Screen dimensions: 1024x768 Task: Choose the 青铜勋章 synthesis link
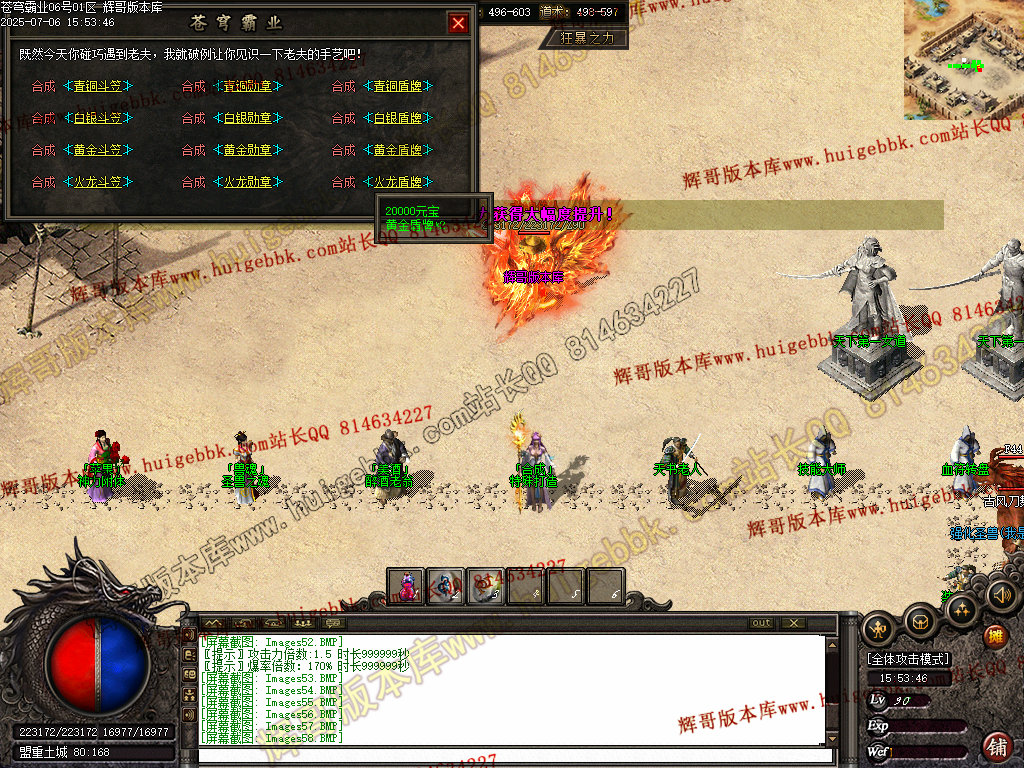click(247, 87)
